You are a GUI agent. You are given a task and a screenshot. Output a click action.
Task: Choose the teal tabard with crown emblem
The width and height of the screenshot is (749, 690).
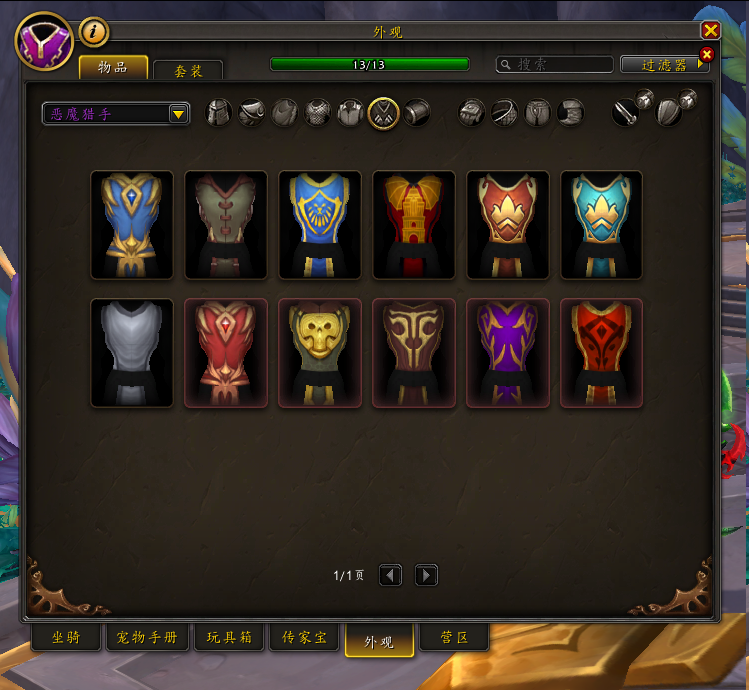click(x=602, y=225)
